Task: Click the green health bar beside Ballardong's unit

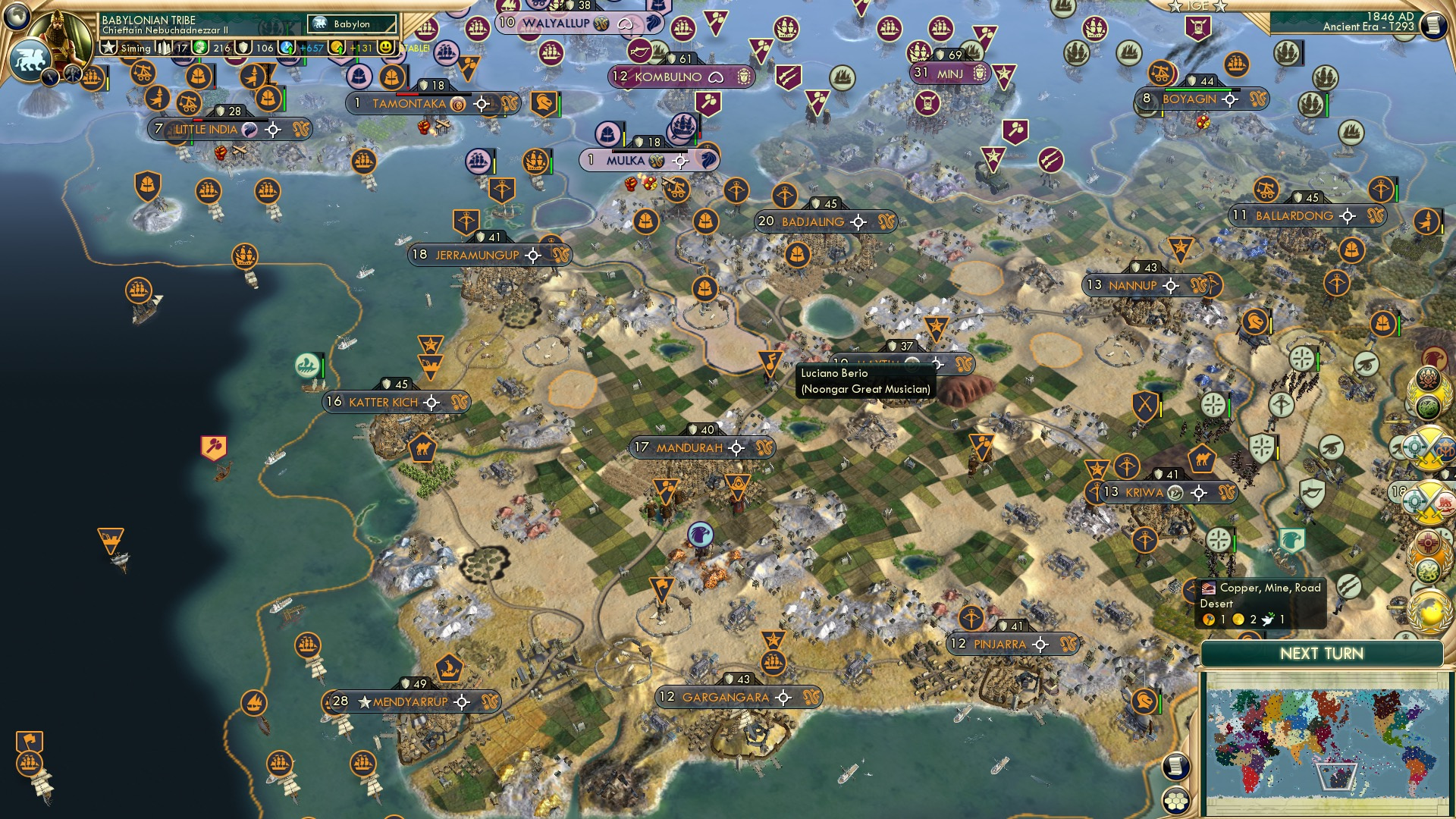Action: point(1397,193)
